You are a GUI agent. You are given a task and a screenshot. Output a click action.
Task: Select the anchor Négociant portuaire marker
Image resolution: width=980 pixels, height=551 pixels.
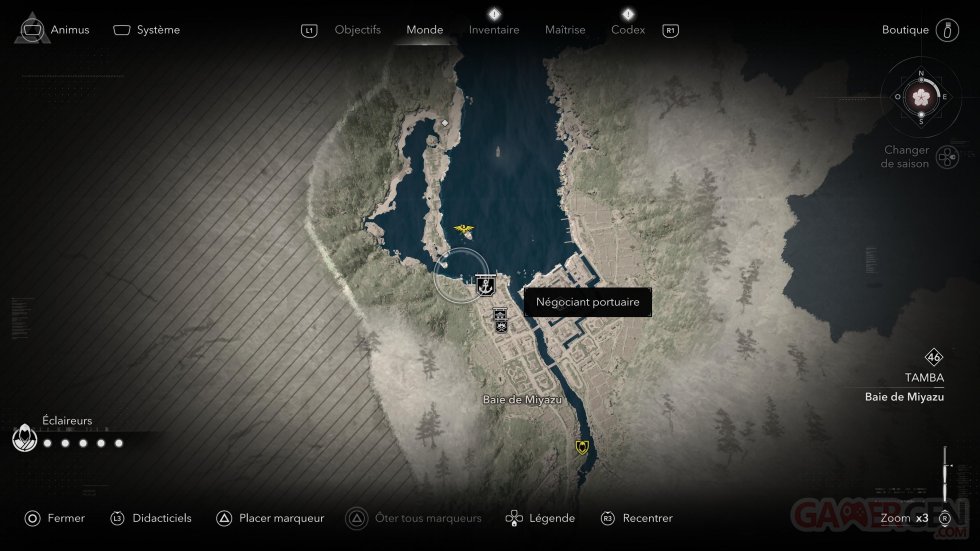coord(486,286)
